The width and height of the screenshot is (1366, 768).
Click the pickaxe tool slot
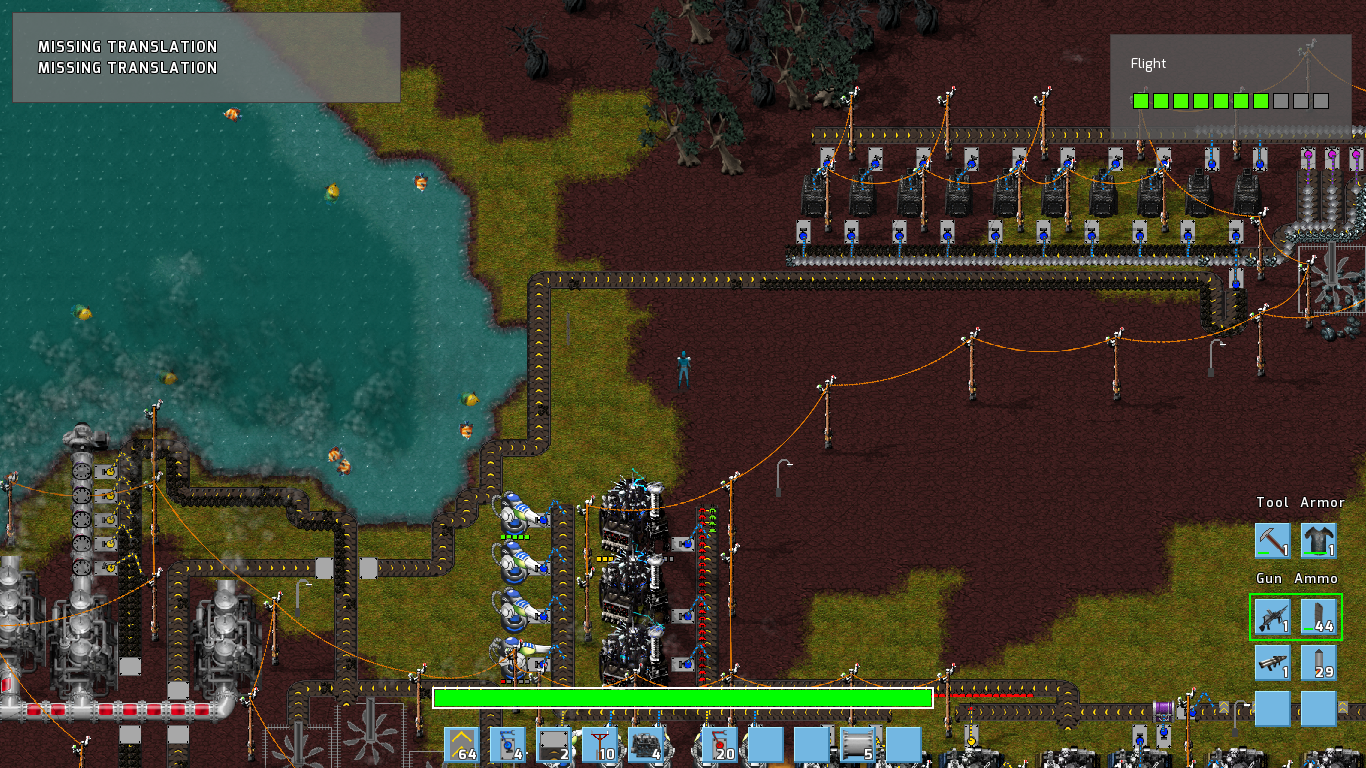1273,541
